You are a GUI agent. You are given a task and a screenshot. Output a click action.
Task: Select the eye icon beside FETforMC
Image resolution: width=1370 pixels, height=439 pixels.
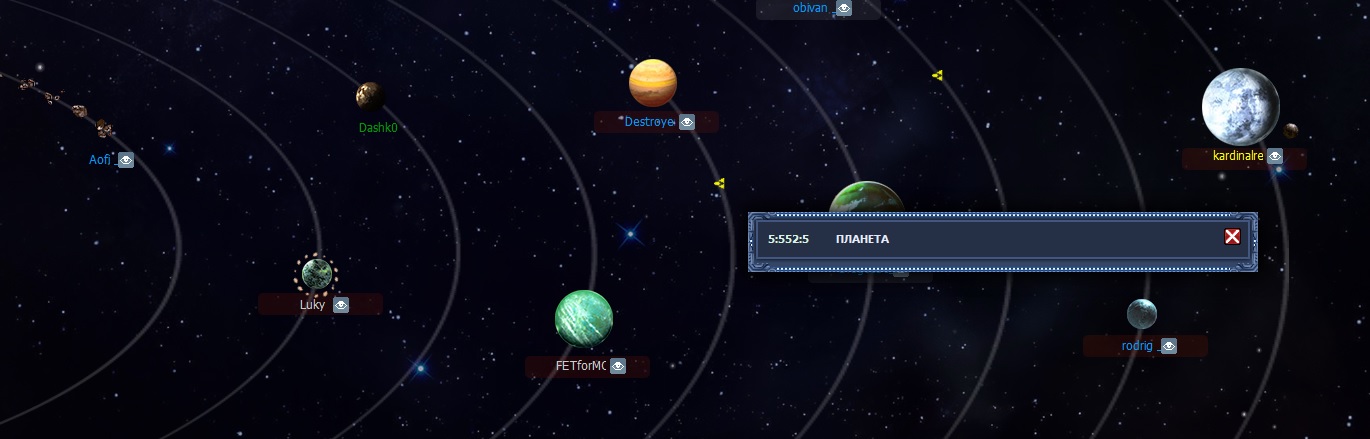point(618,367)
